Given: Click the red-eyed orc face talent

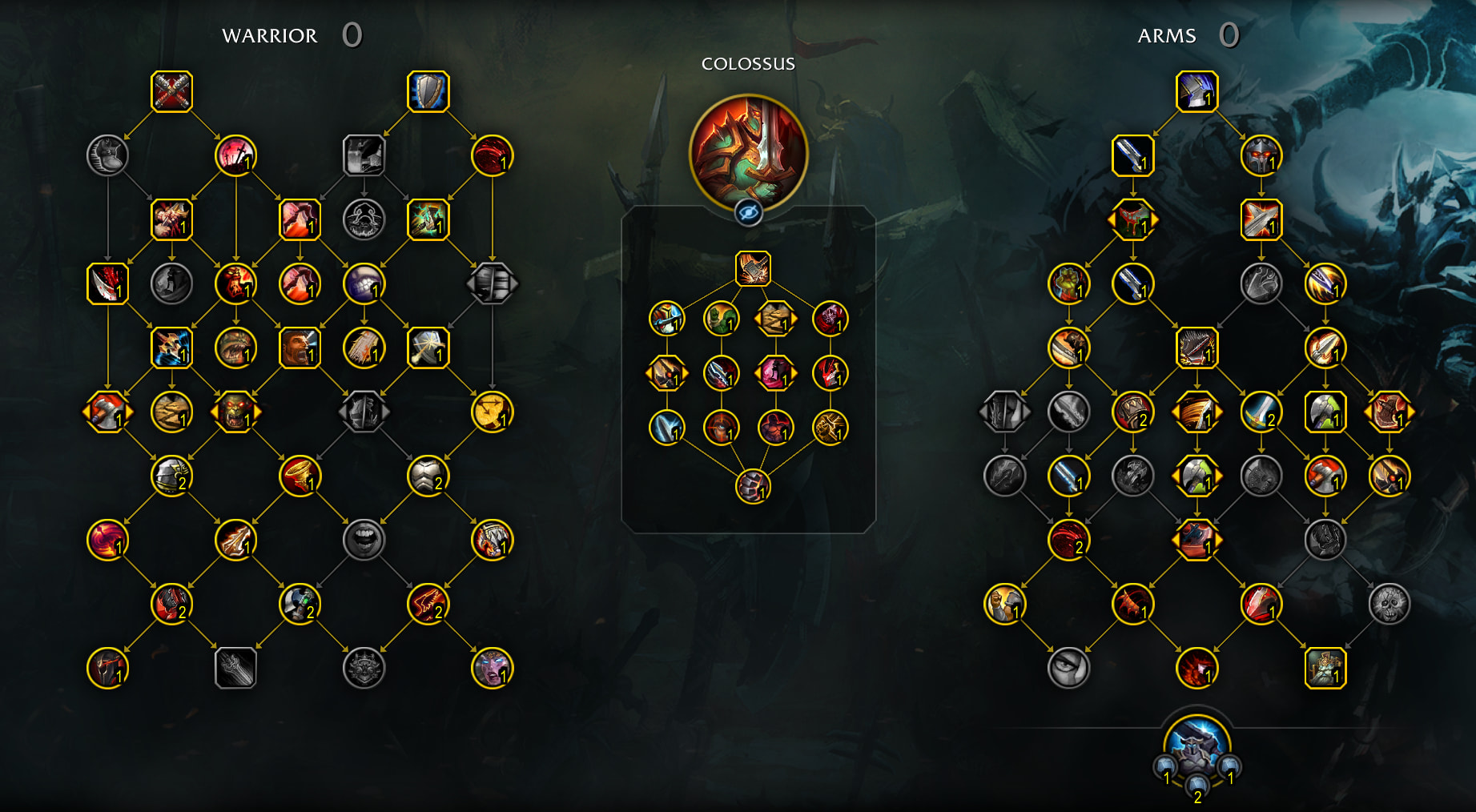Looking at the screenshot, I should [x=235, y=412].
